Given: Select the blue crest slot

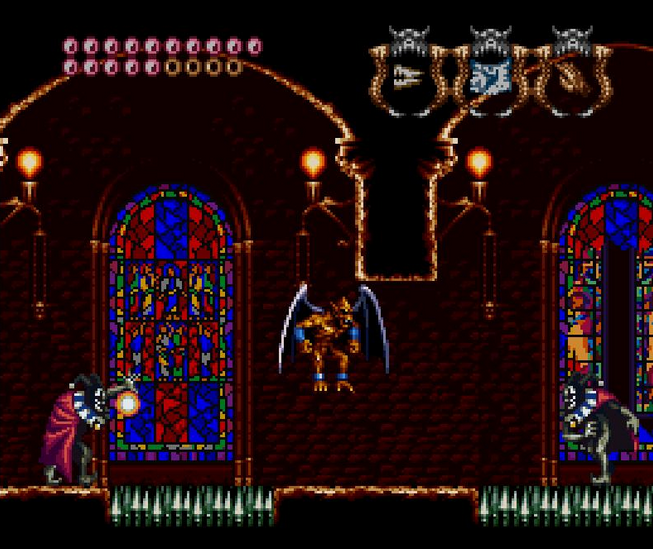Looking at the screenshot, I should (490, 76).
